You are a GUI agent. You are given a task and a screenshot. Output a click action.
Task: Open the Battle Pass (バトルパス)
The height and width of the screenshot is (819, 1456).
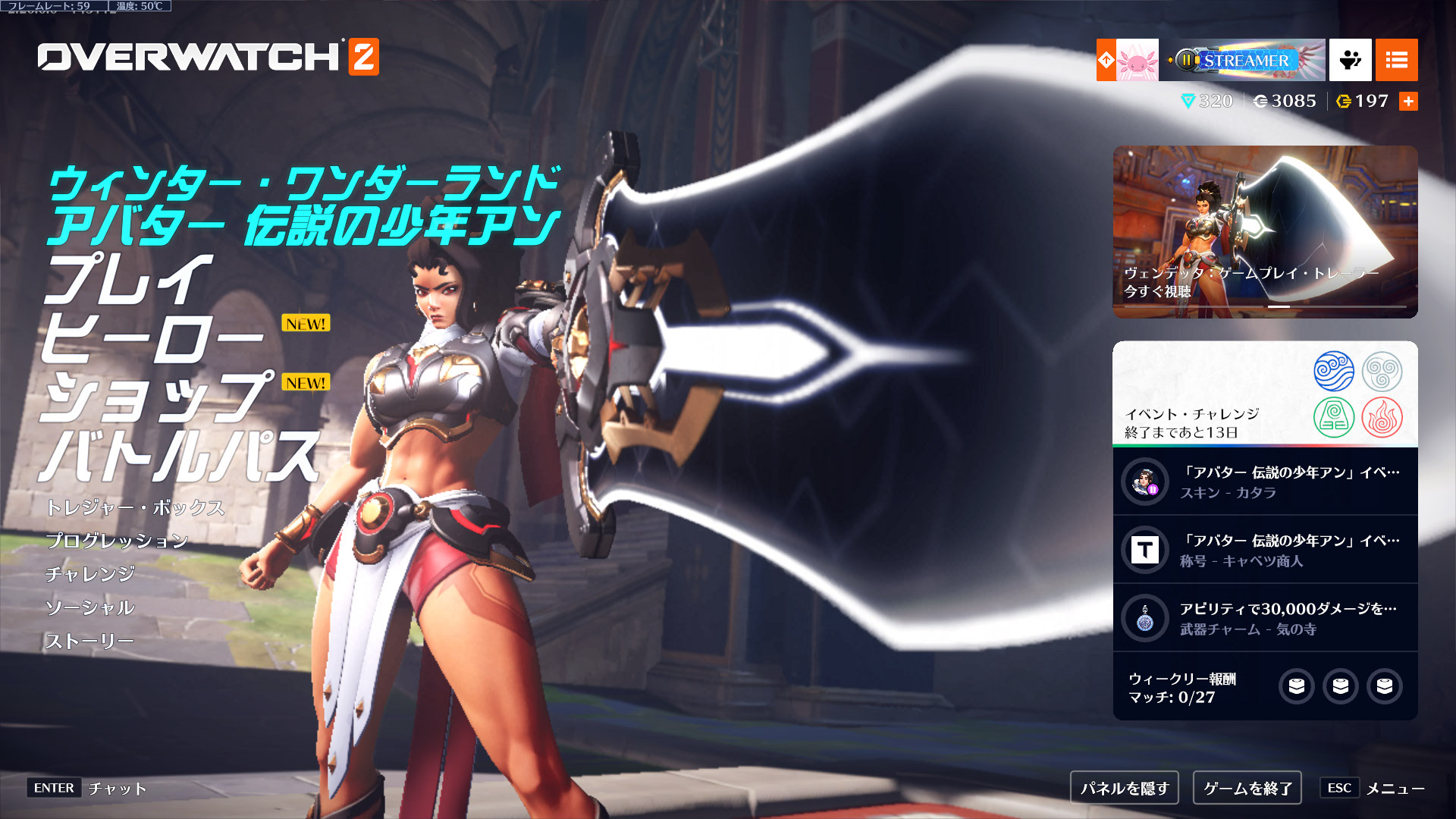(179, 457)
